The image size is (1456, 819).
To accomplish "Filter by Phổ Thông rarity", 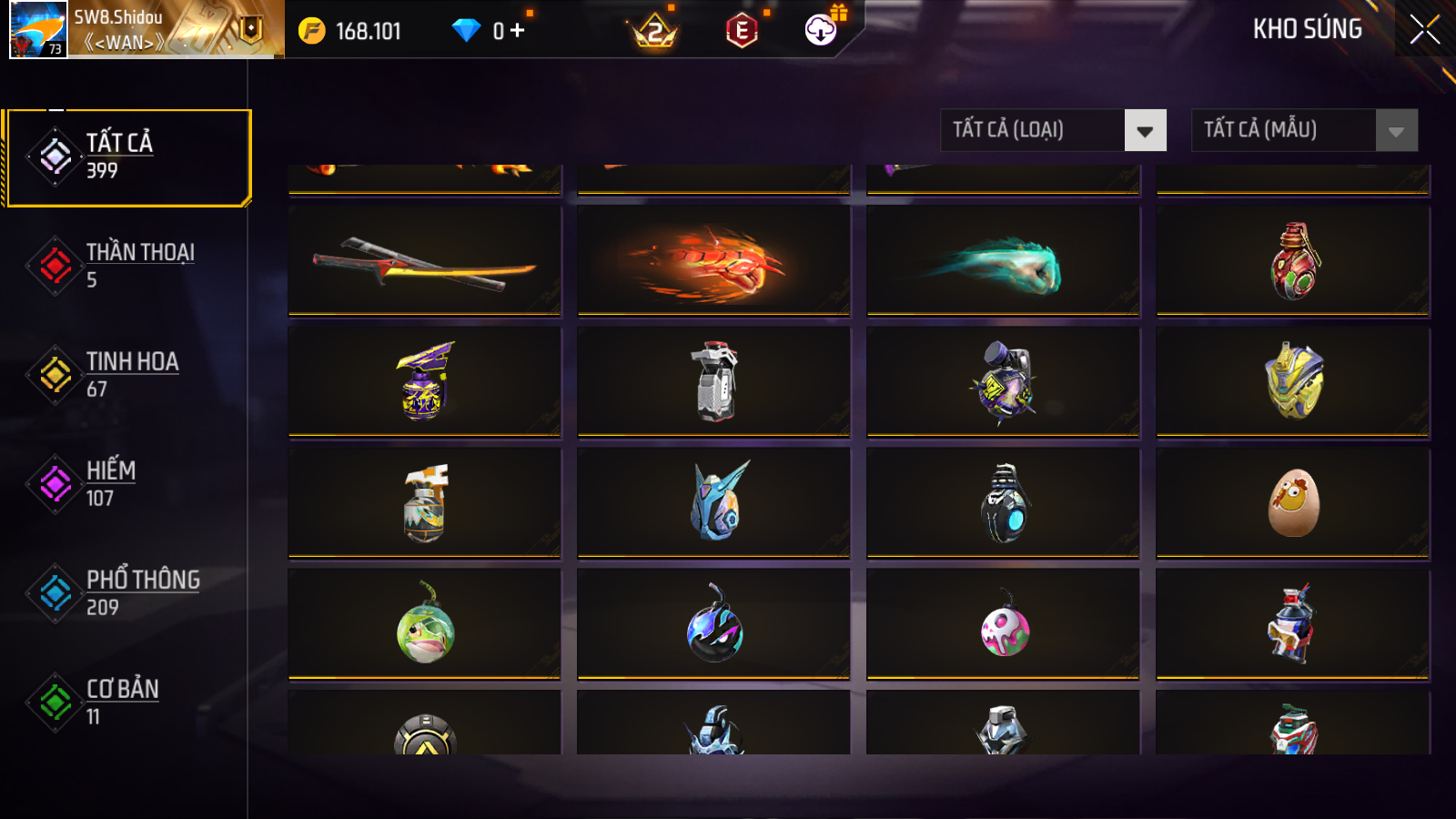I will point(127,592).
